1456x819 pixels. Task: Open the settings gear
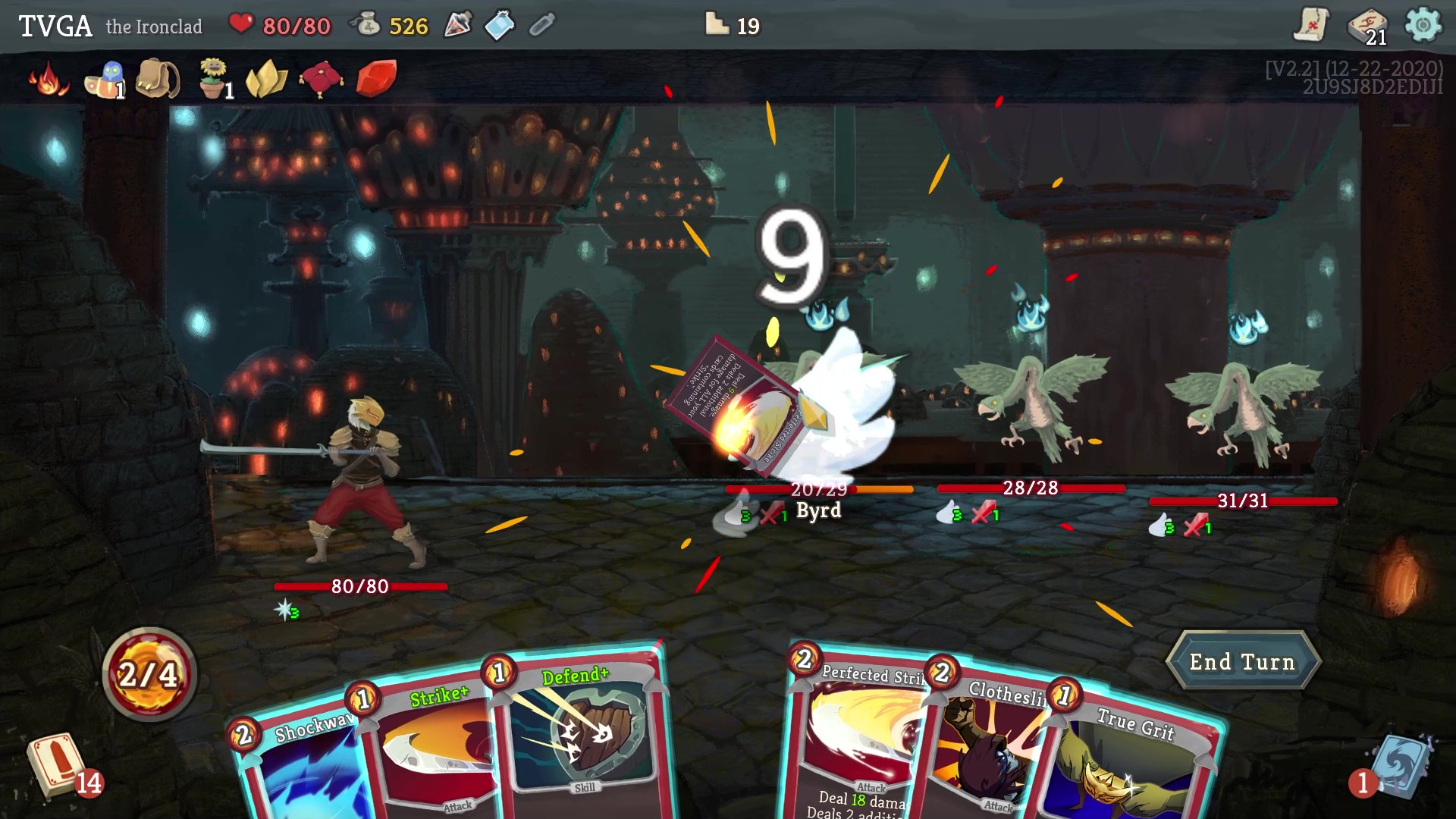pyautogui.click(x=1423, y=26)
